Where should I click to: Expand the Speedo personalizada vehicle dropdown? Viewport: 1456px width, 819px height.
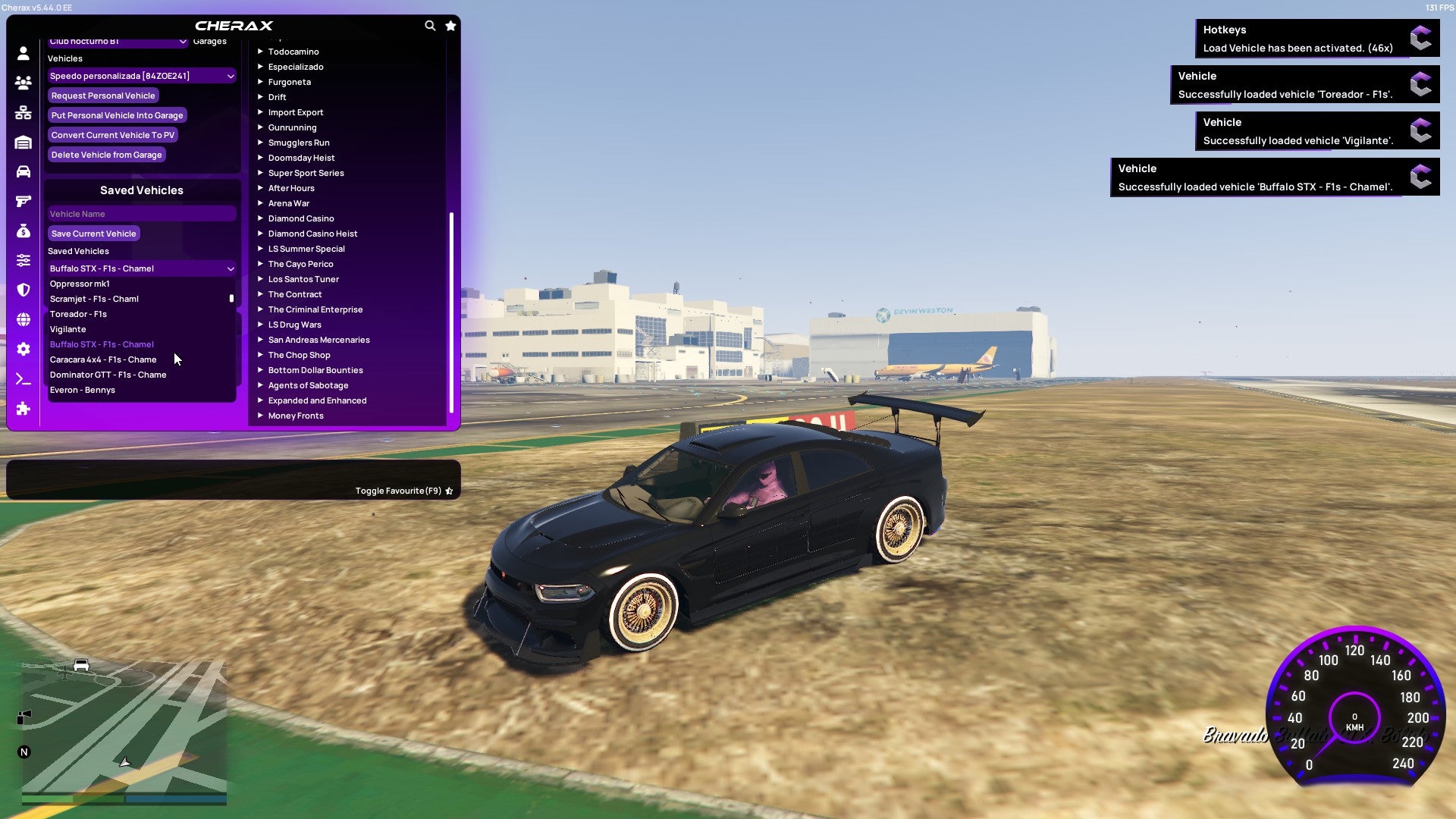coord(141,76)
